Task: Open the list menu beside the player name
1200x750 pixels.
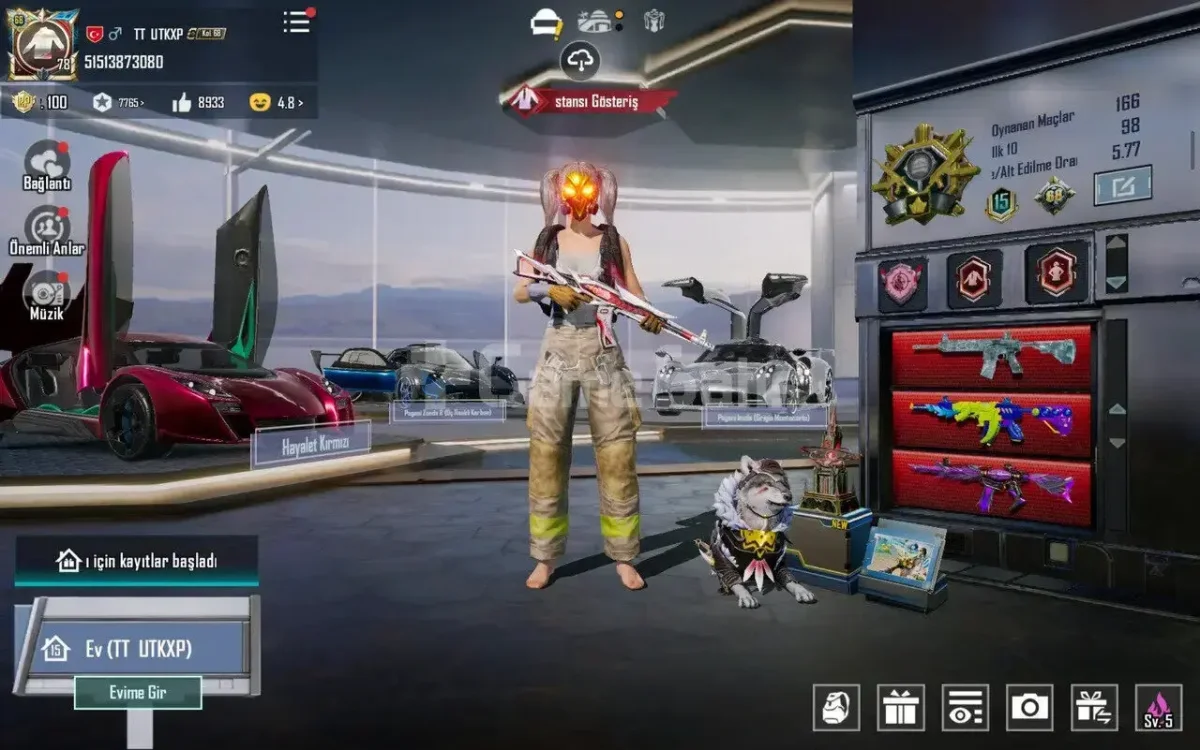Action: pyautogui.click(x=297, y=23)
